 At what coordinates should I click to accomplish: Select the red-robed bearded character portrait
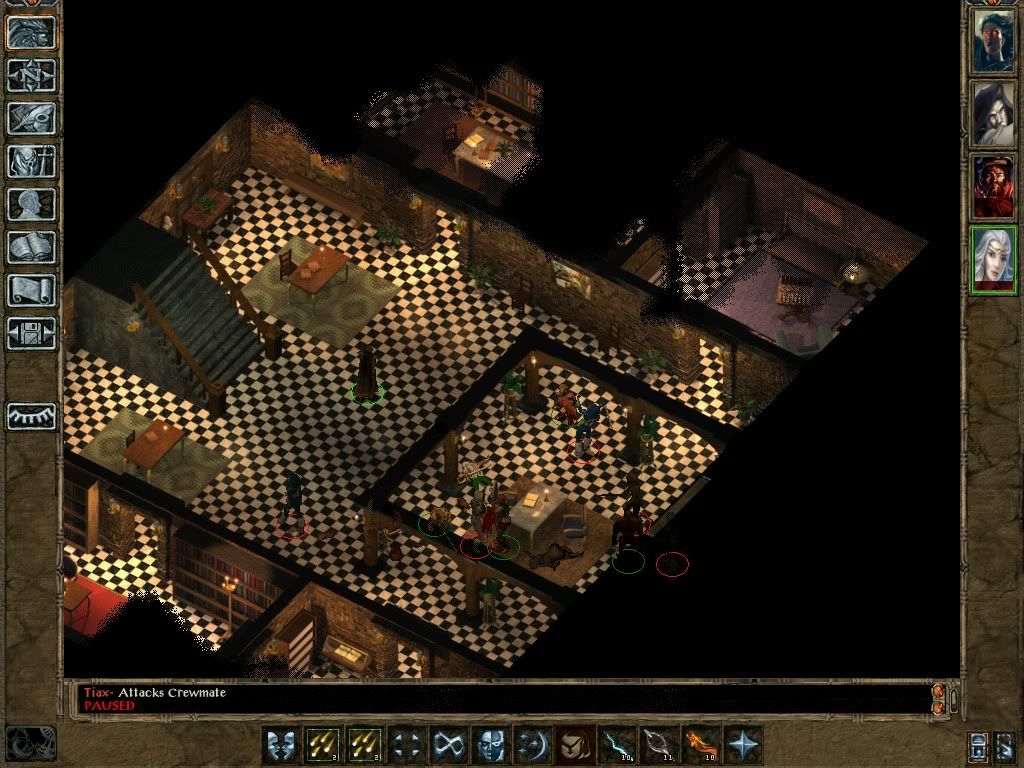[x=993, y=187]
